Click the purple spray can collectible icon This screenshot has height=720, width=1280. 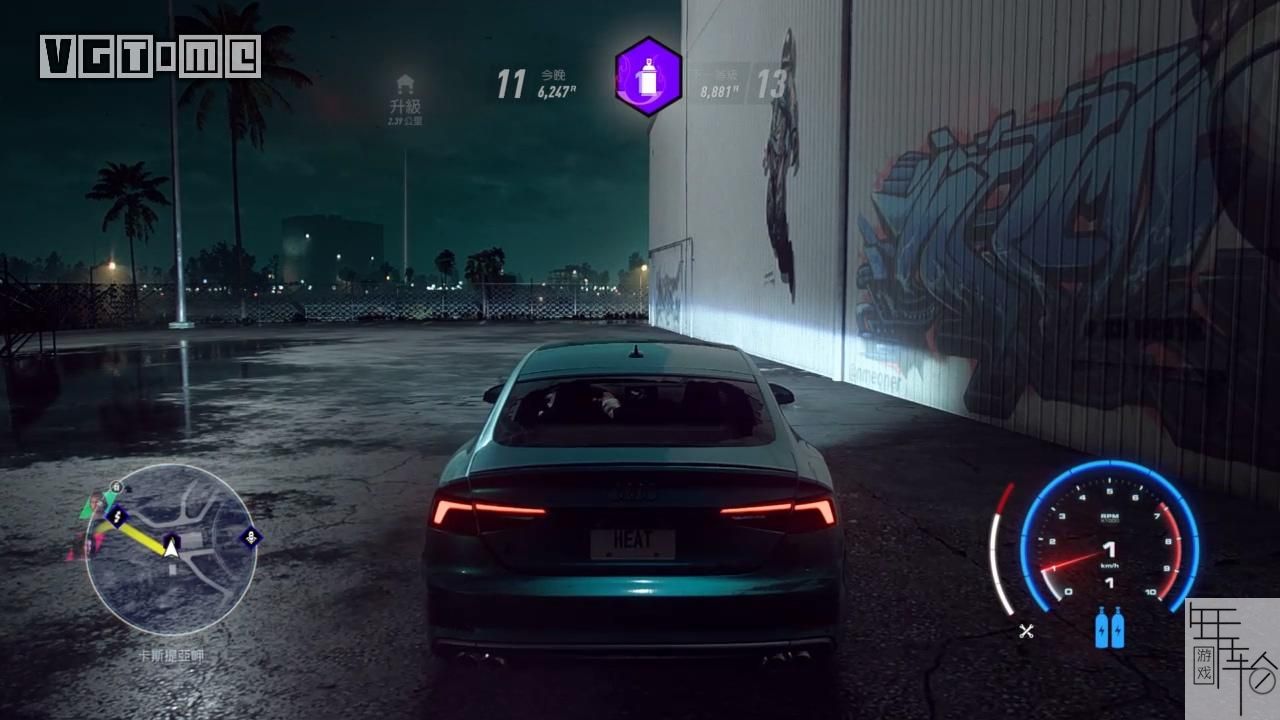click(x=648, y=77)
